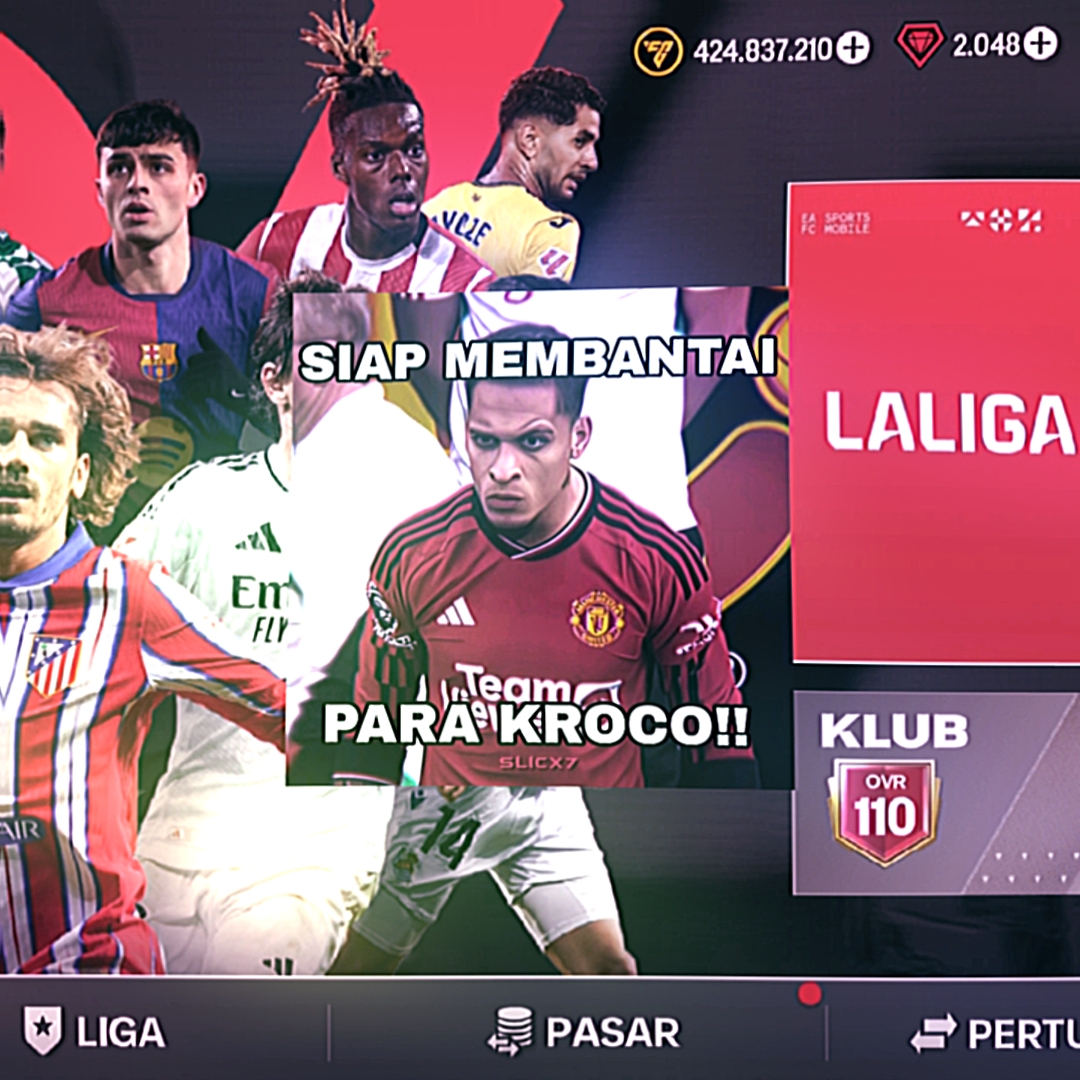Tap the gold coin currency icon
The height and width of the screenshot is (1080, 1080).
pos(658,50)
